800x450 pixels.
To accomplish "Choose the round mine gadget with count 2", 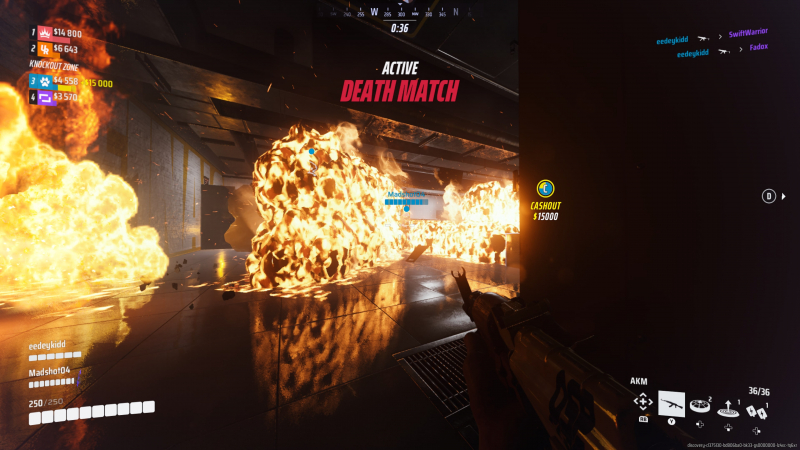I will pos(700,405).
